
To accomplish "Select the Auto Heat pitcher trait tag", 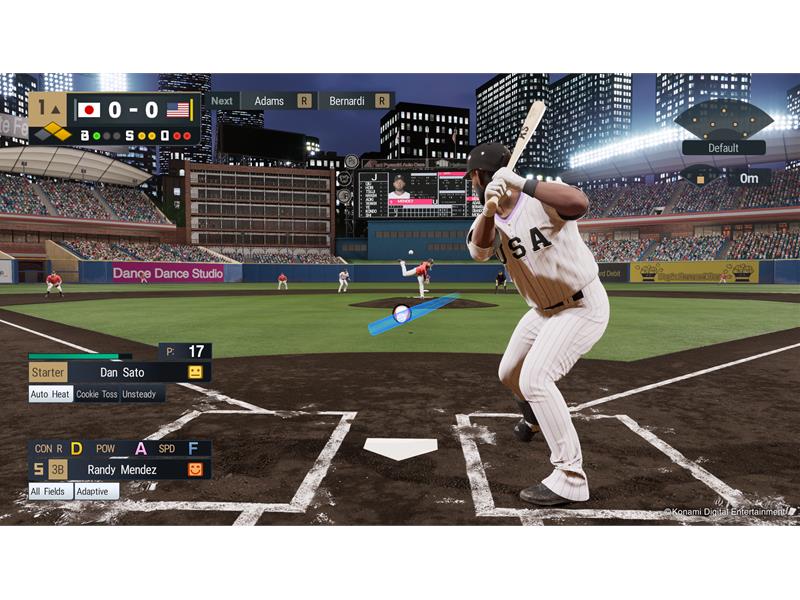I will pyautogui.click(x=50, y=394).
